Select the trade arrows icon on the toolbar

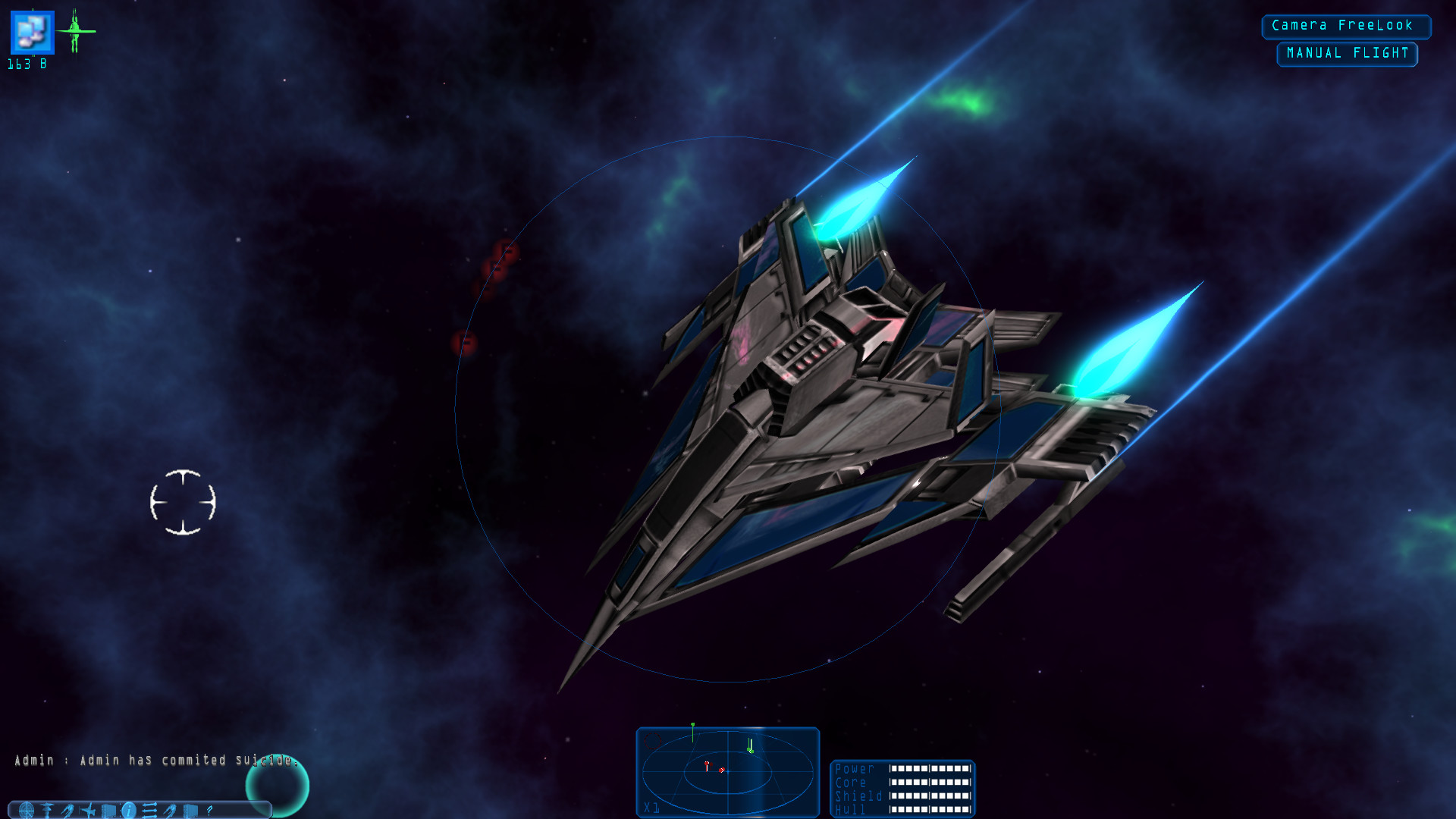pyautogui.click(x=149, y=810)
